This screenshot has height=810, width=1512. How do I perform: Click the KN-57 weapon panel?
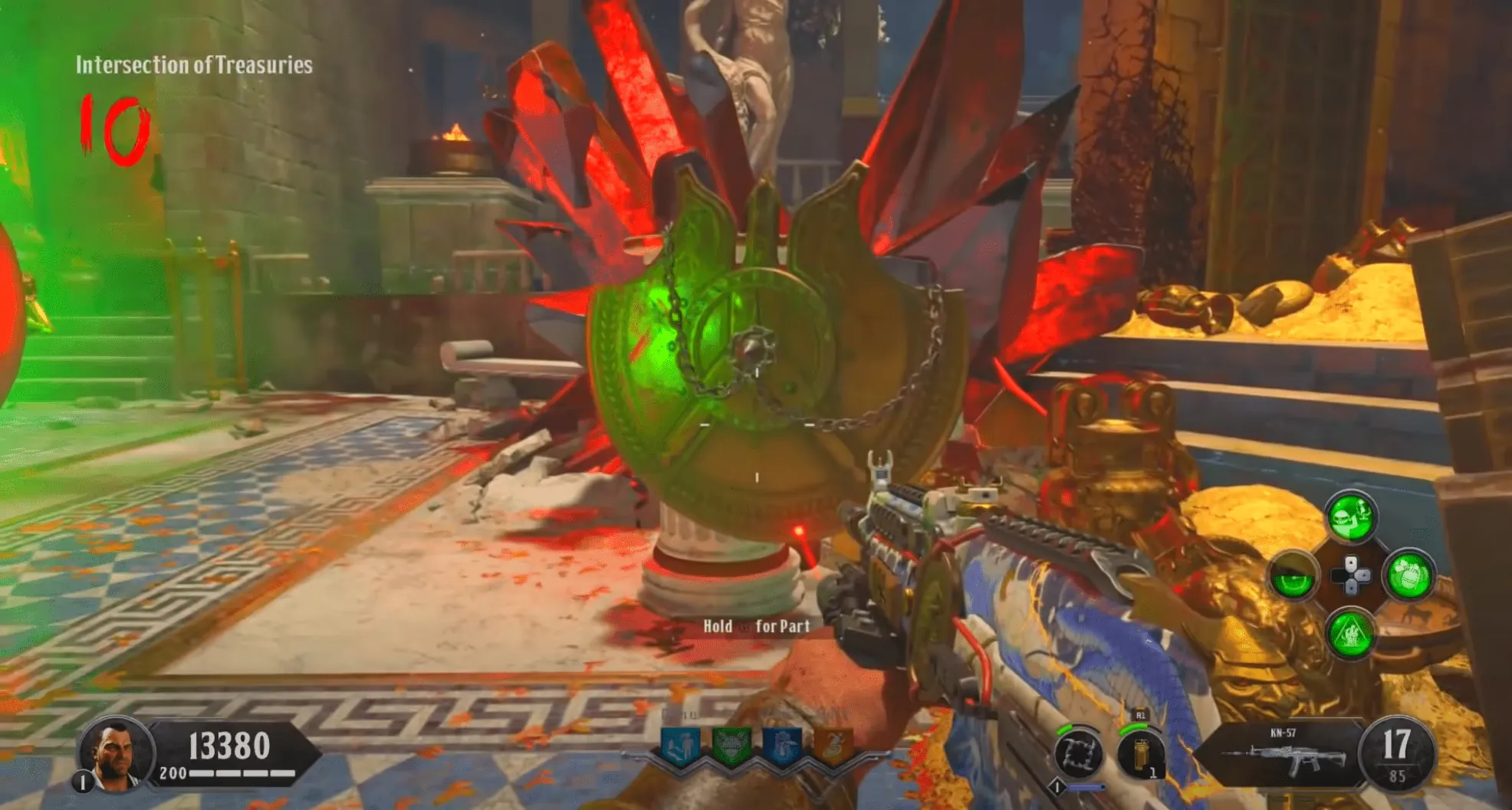(1282, 753)
